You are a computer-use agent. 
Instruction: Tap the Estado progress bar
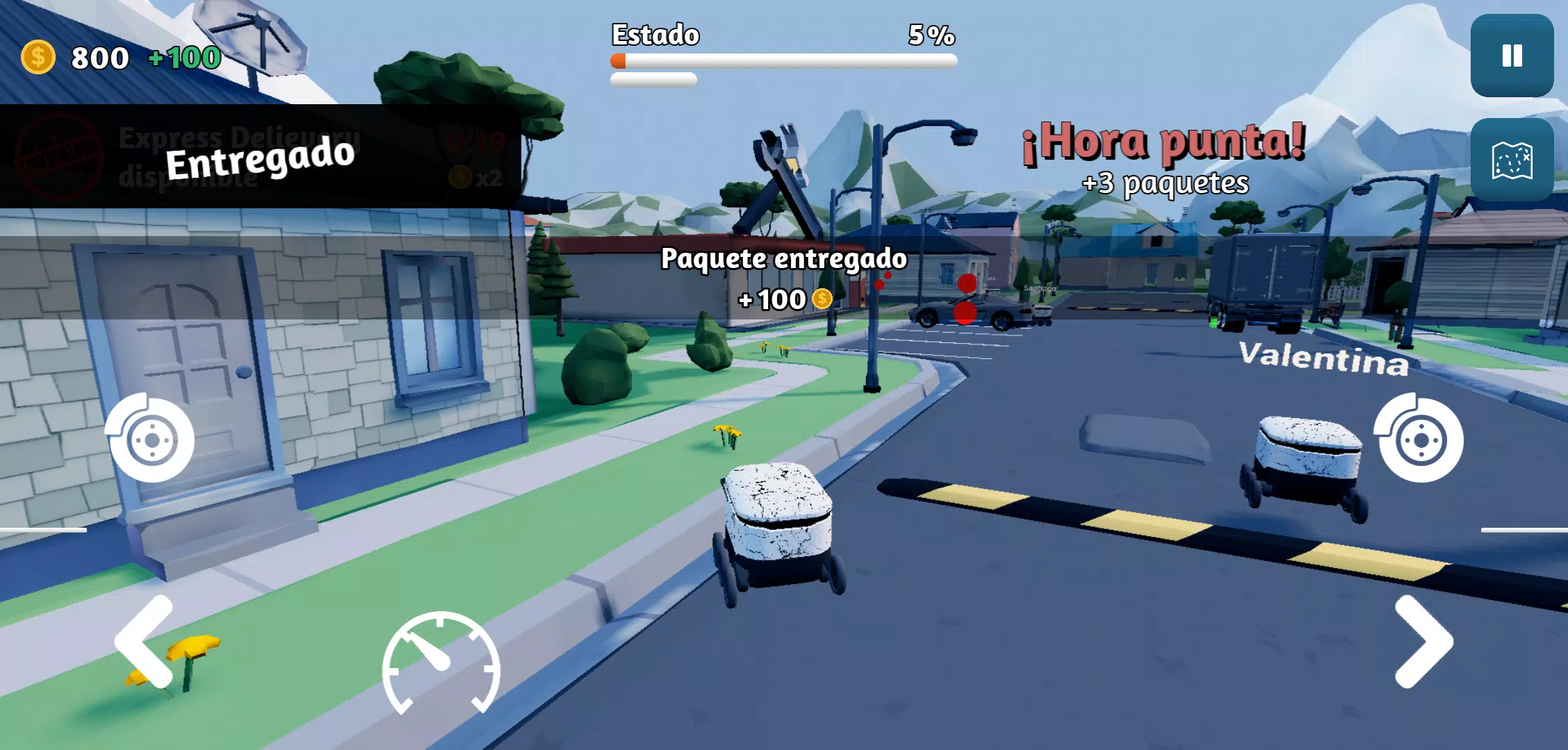pos(785,61)
